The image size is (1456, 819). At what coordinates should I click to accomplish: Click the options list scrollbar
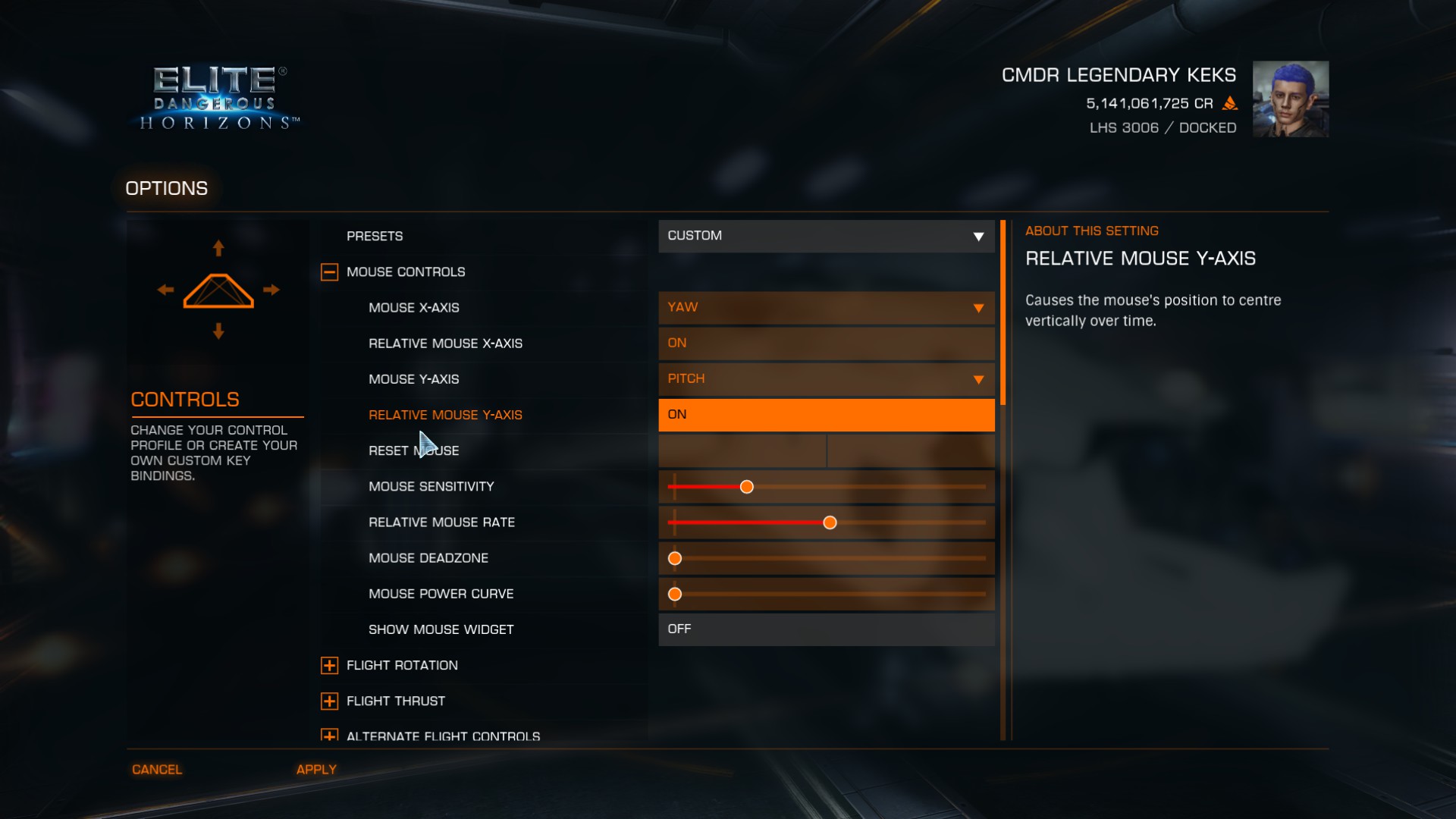tap(1003, 312)
